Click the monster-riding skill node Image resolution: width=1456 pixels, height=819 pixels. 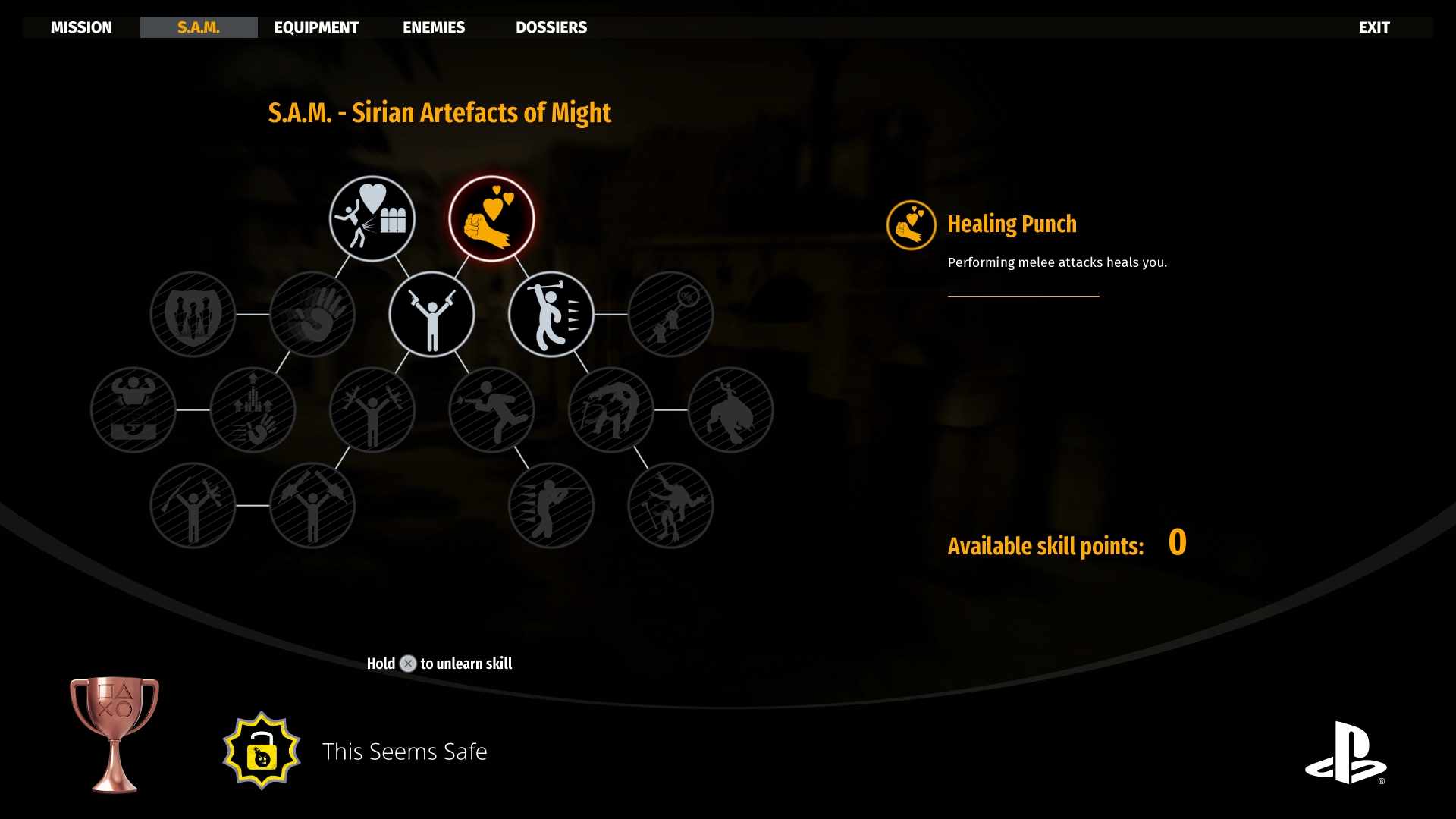[x=730, y=409]
